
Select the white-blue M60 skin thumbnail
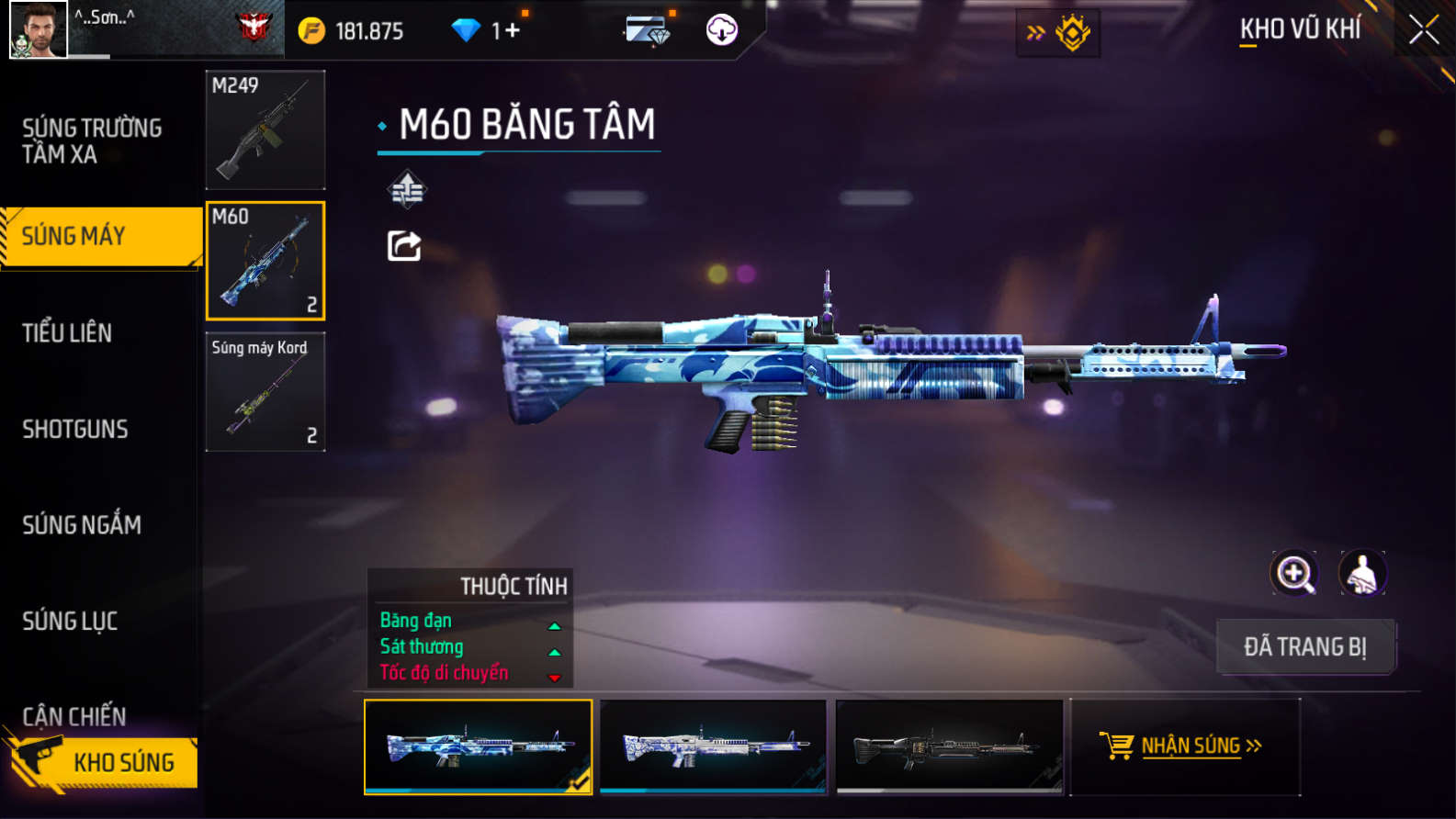(x=713, y=746)
